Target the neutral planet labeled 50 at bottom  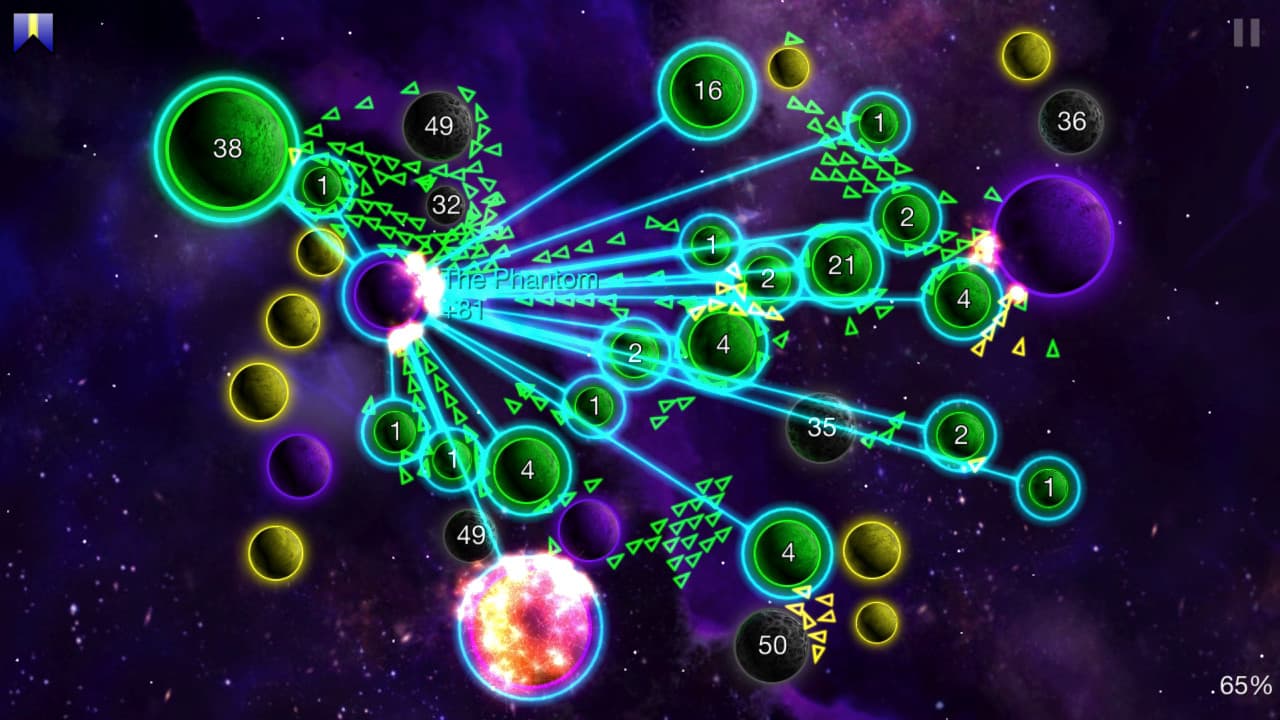(770, 645)
